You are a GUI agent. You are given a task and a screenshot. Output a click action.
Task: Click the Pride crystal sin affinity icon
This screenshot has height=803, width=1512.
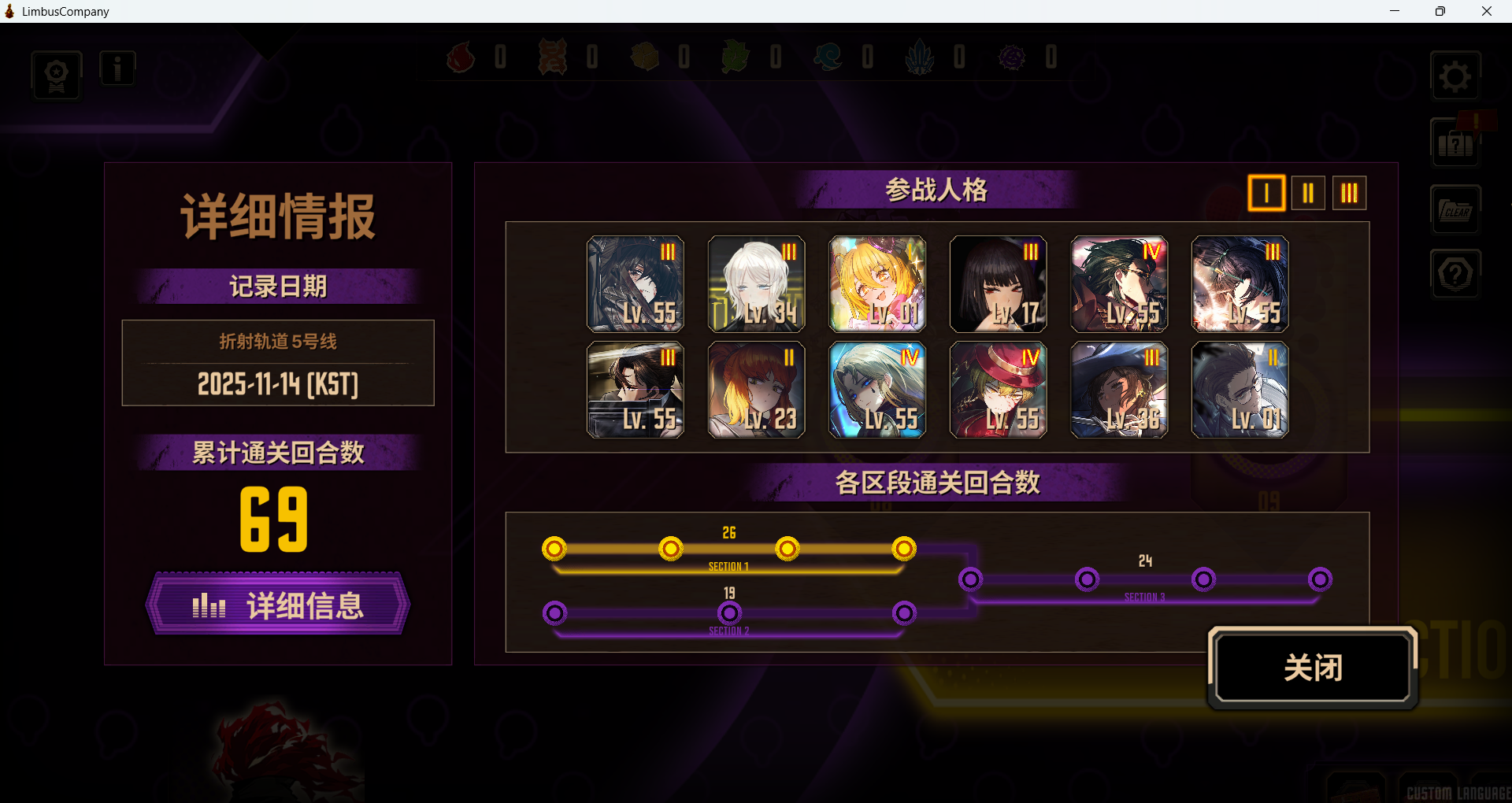(x=921, y=56)
